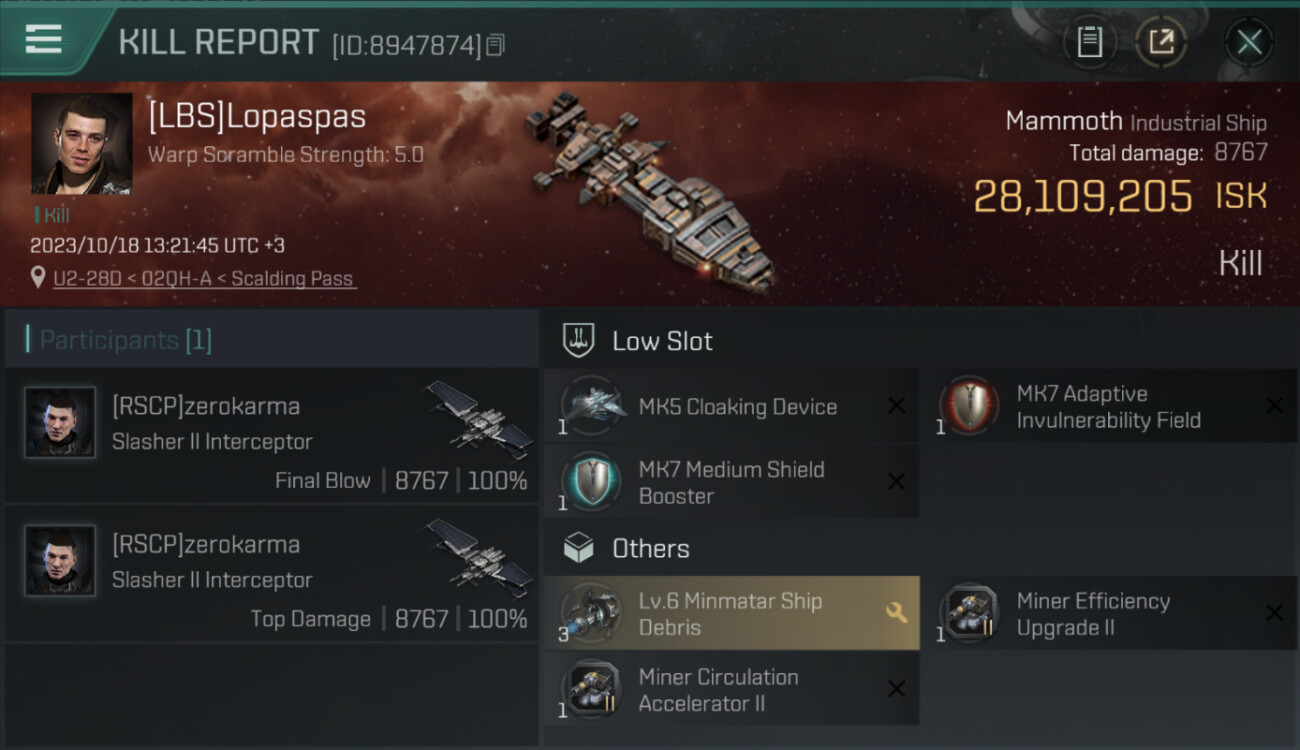This screenshot has width=1300, height=750.
Task: Close the kill report window
Action: (x=1249, y=42)
